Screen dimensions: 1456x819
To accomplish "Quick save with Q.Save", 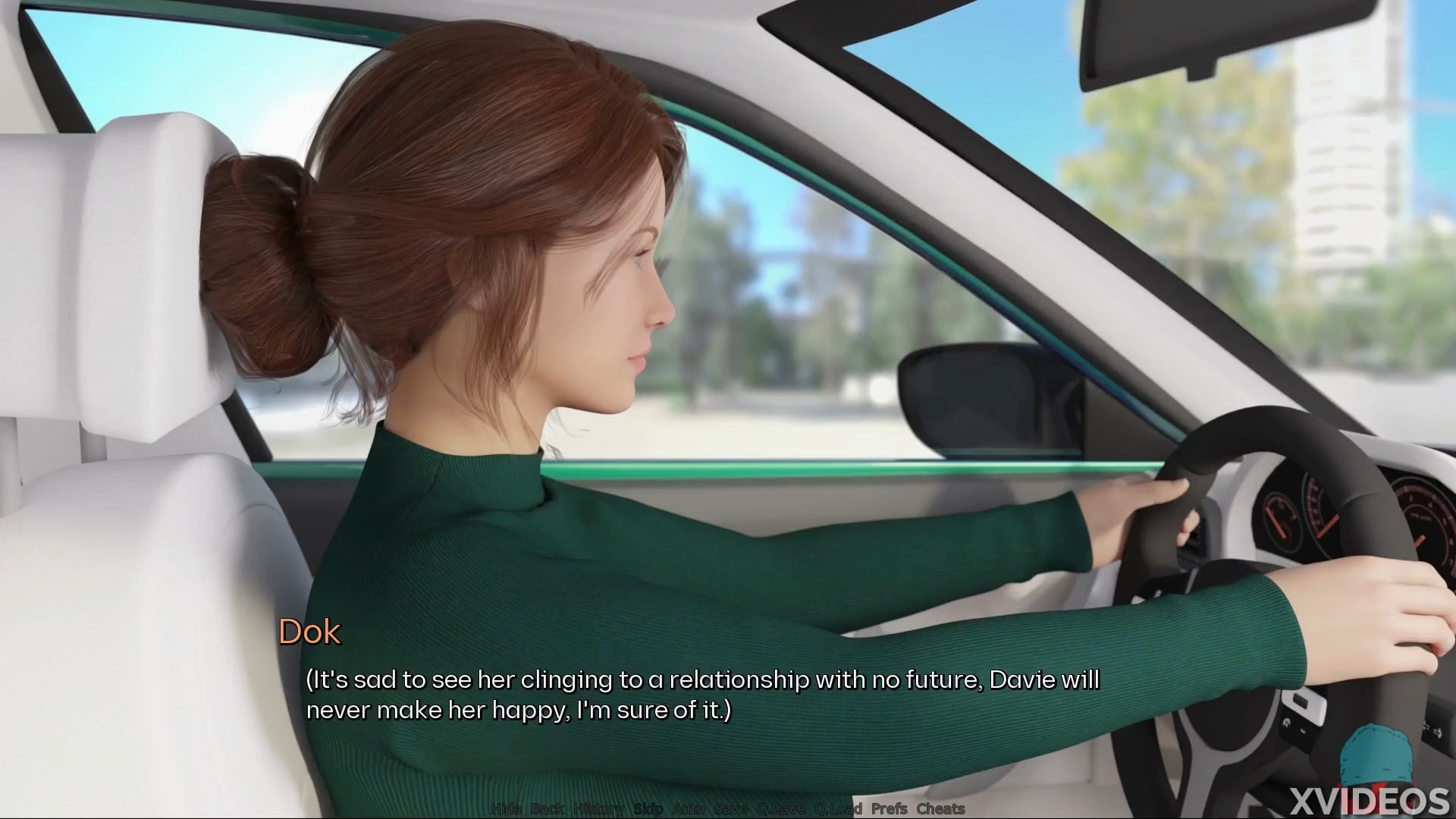I will (x=780, y=808).
